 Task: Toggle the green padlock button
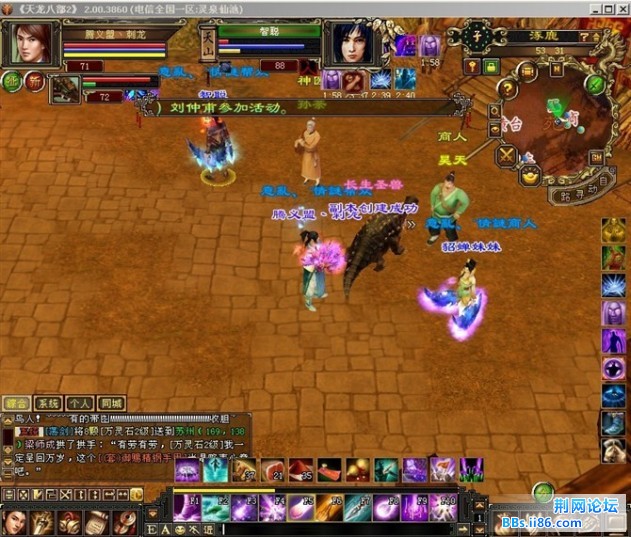pyautogui.click(x=491, y=66)
